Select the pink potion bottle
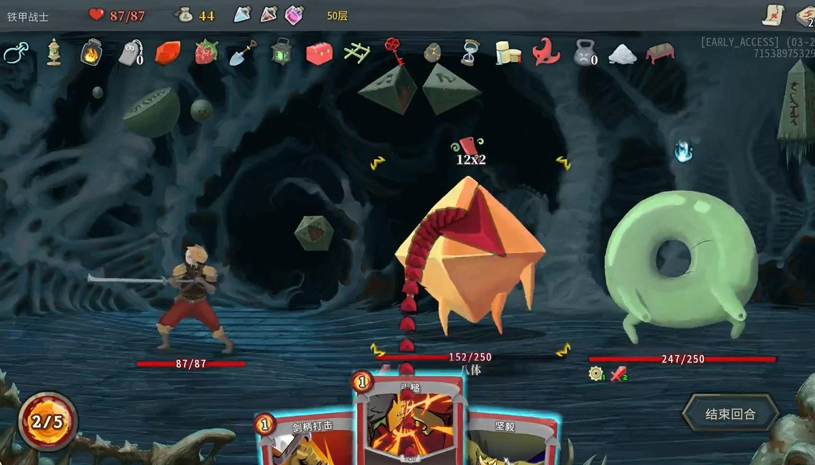 click(x=294, y=15)
